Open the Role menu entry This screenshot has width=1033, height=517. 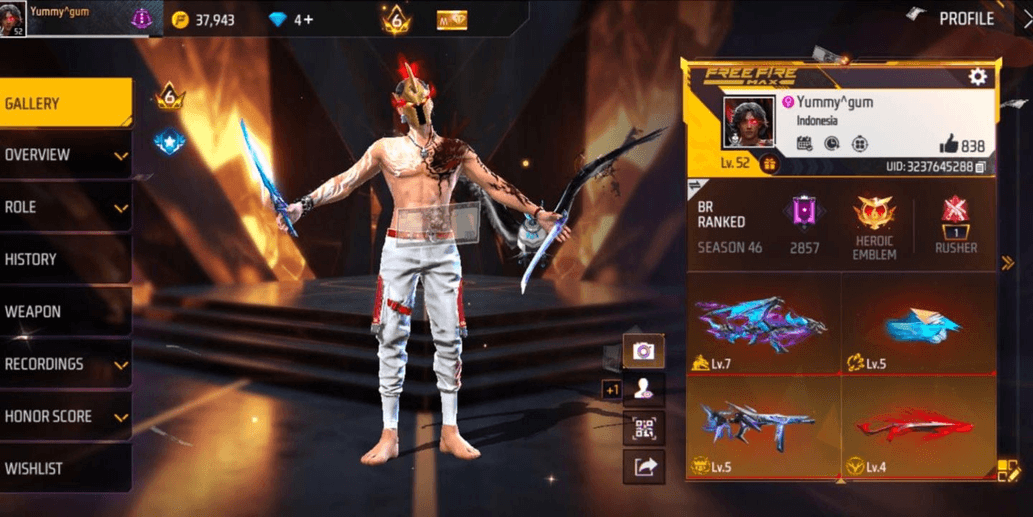tap(65, 207)
